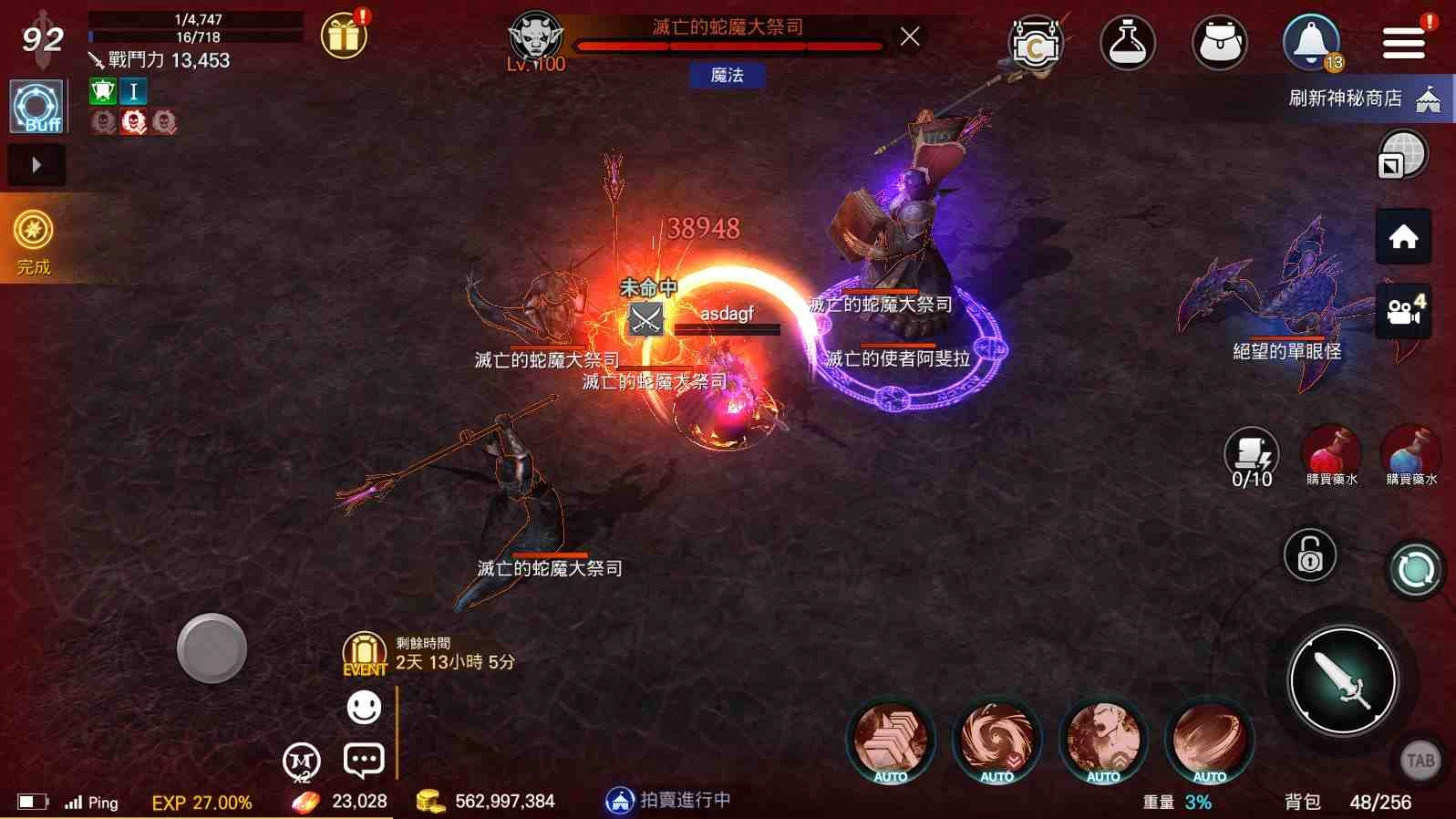This screenshot has width=1456, height=819.
Task: Expand the collapsed left side panel arrow
Action: click(x=36, y=165)
